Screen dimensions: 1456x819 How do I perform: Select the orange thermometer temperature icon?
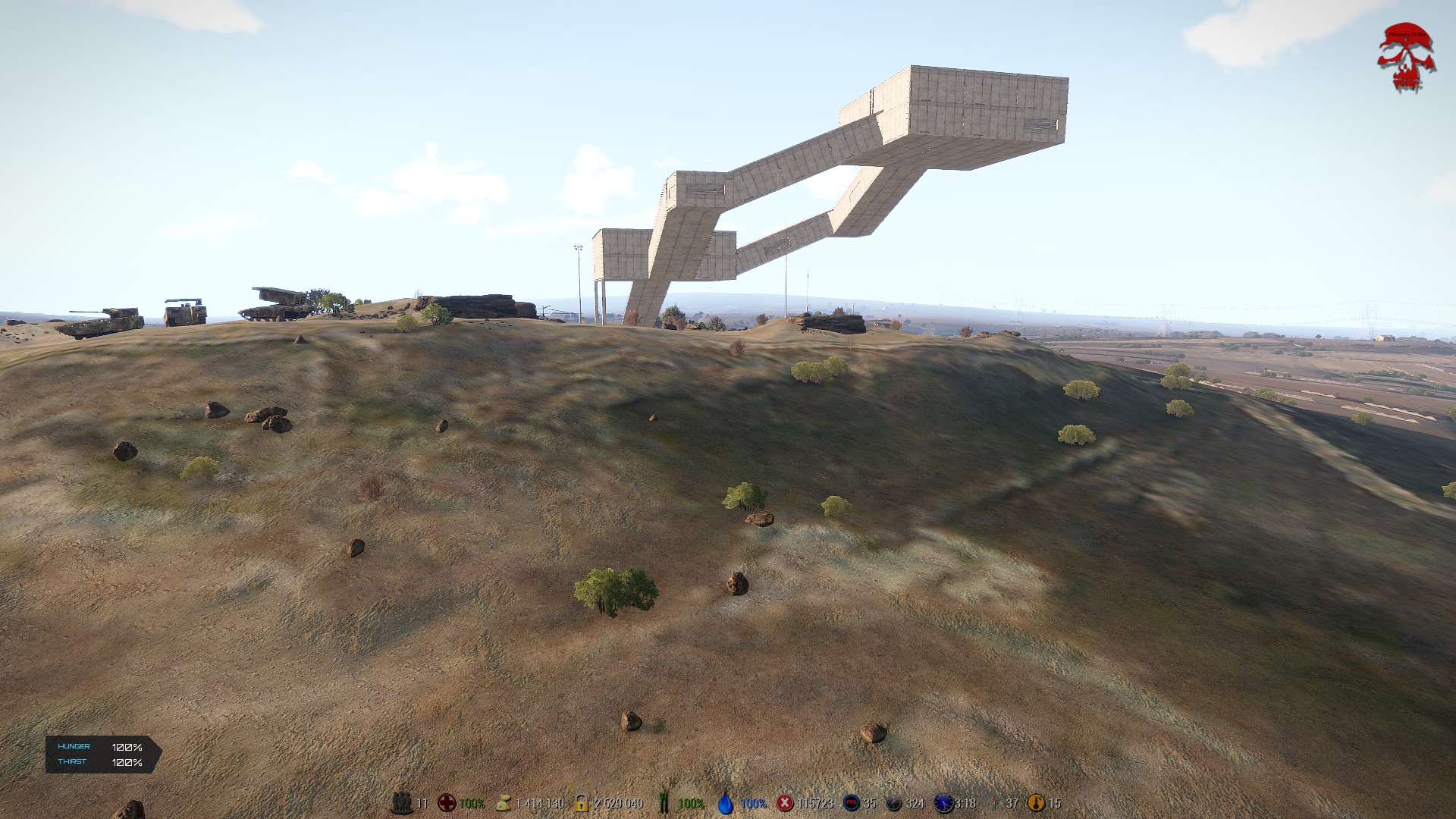[1035, 802]
